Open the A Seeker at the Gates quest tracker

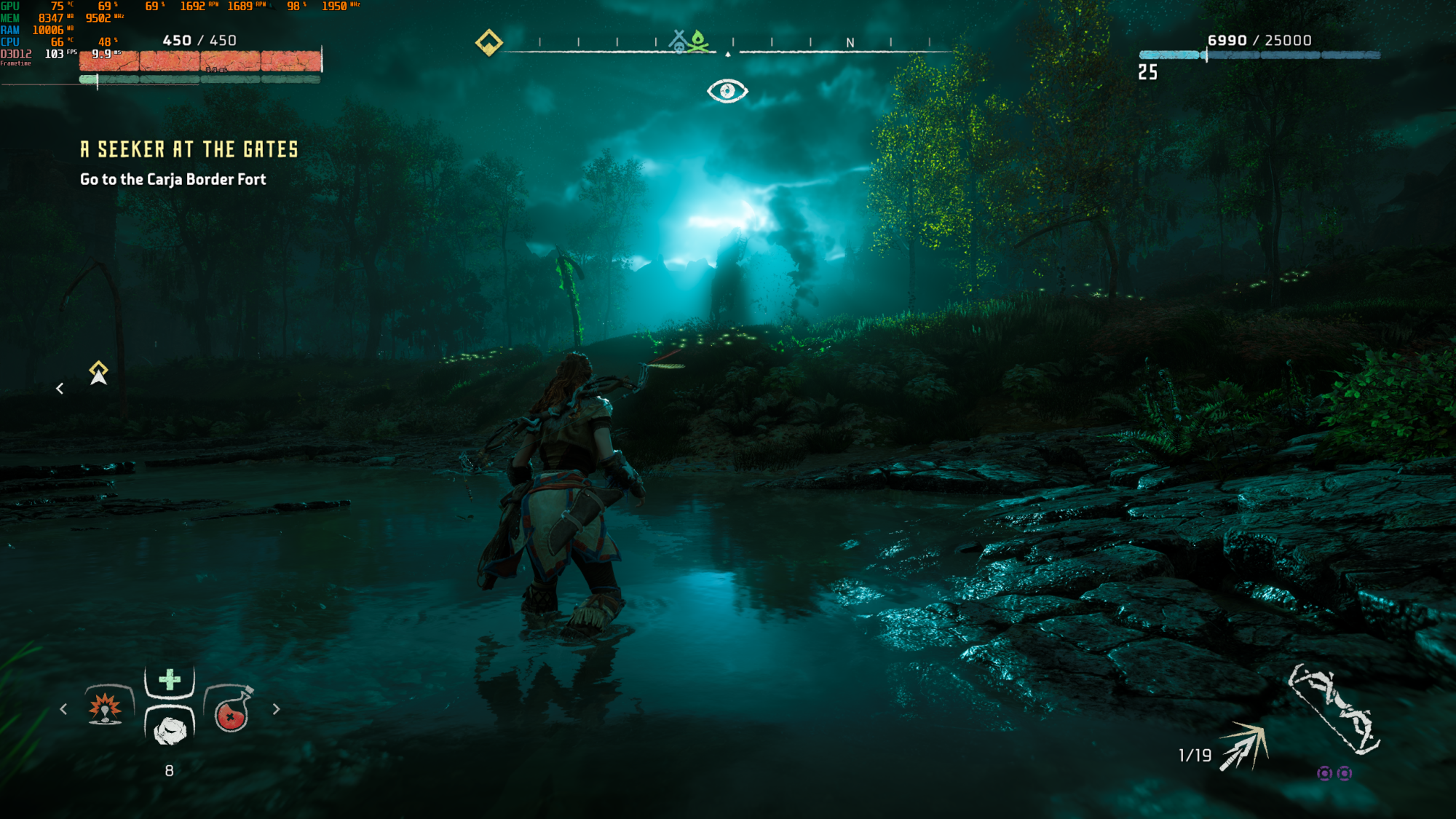pos(189,149)
